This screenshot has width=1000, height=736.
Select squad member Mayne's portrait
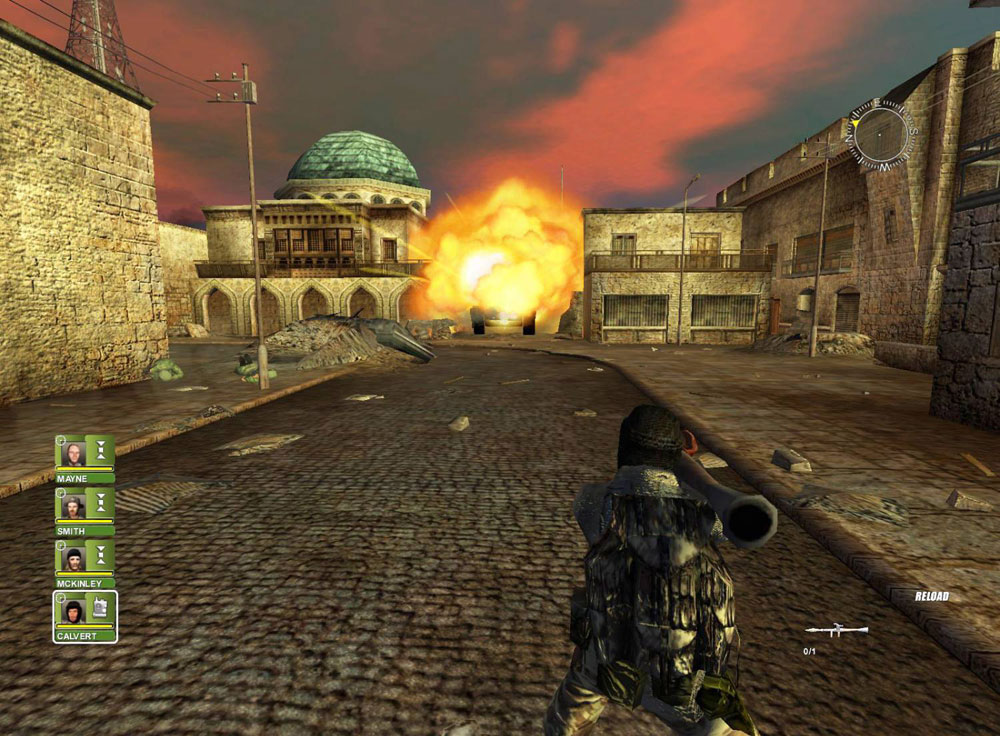pyautogui.click(x=73, y=453)
